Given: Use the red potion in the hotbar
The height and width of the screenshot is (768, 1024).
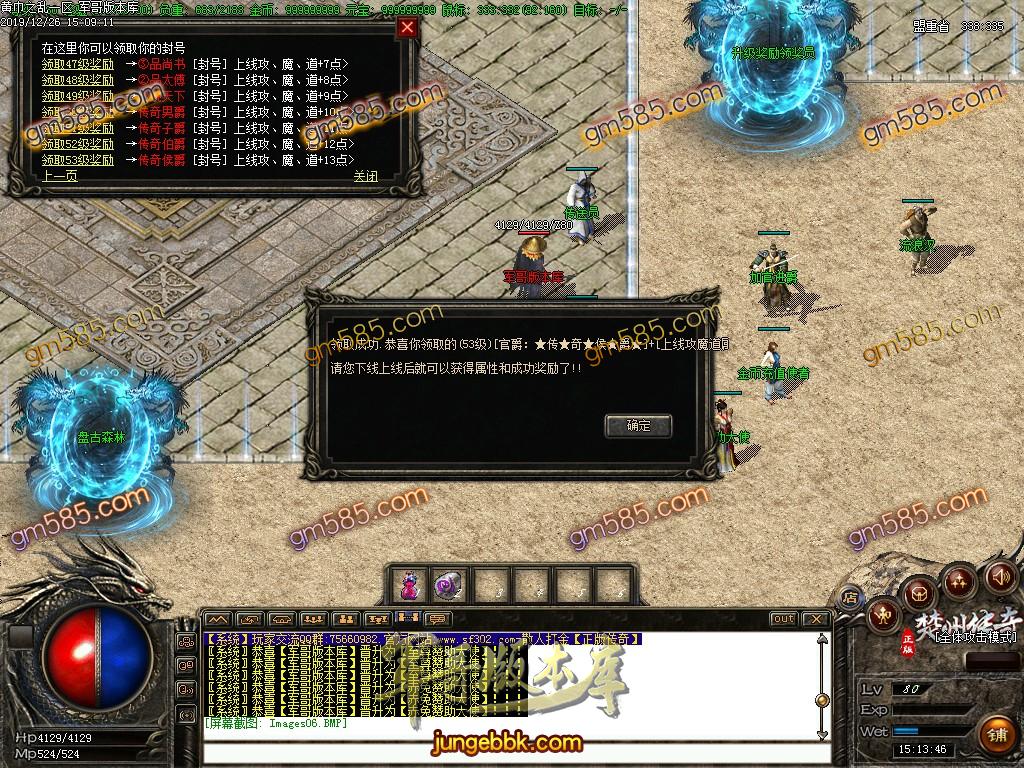Looking at the screenshot, I should click(409, 584).
